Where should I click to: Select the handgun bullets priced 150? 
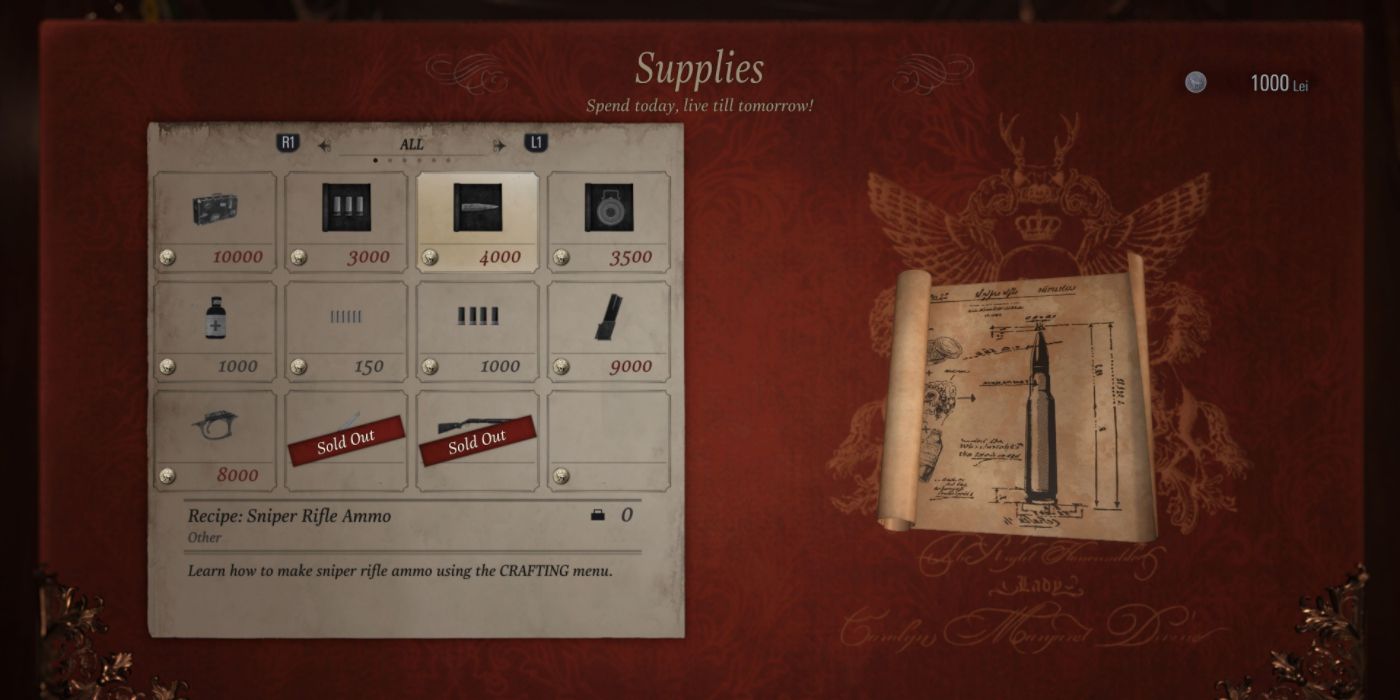[346, 331]
